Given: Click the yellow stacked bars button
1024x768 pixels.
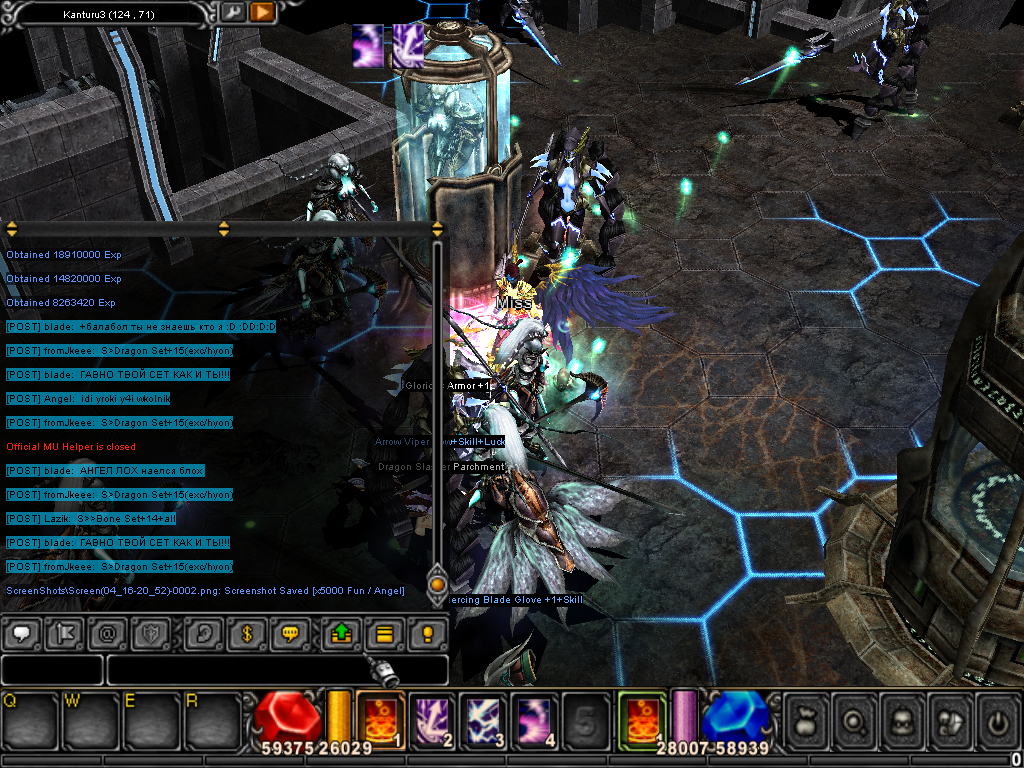Looking at the screenshot, I should click(x=382, y=633).
